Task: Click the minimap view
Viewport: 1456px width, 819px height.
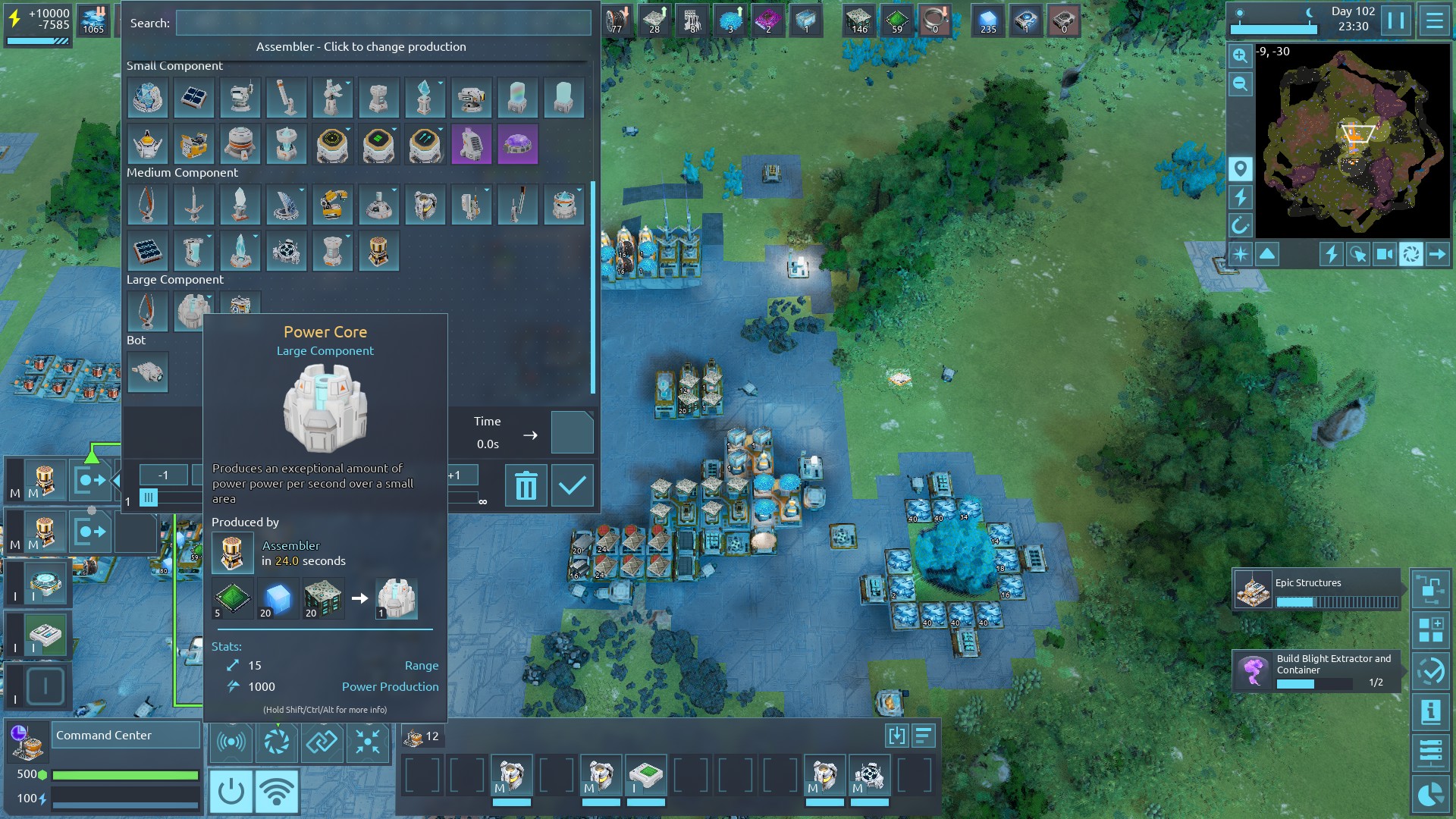Action: (x=1352, y=140)
